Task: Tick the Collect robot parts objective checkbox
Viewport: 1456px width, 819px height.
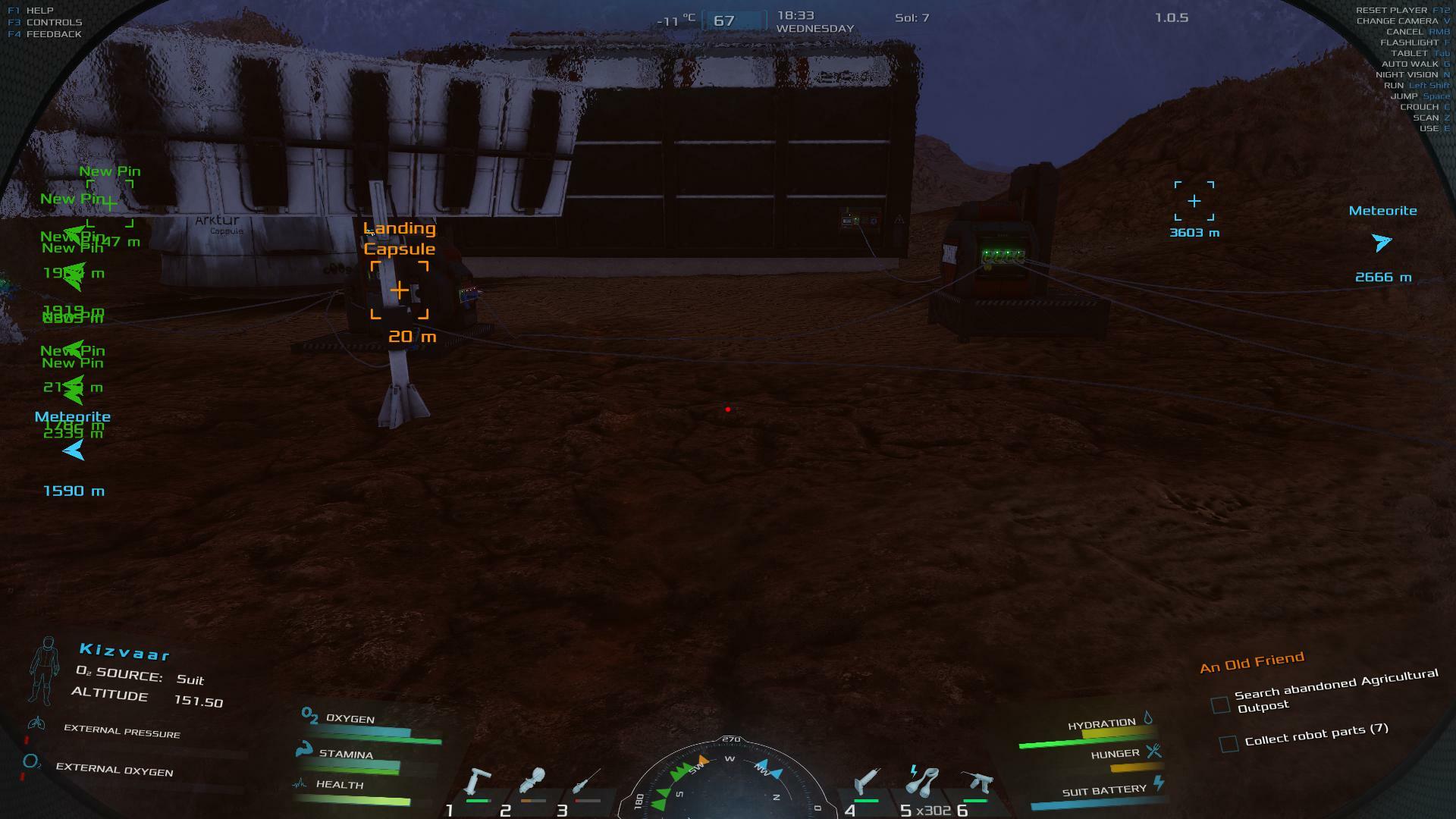Action: tap(1228, 743)
